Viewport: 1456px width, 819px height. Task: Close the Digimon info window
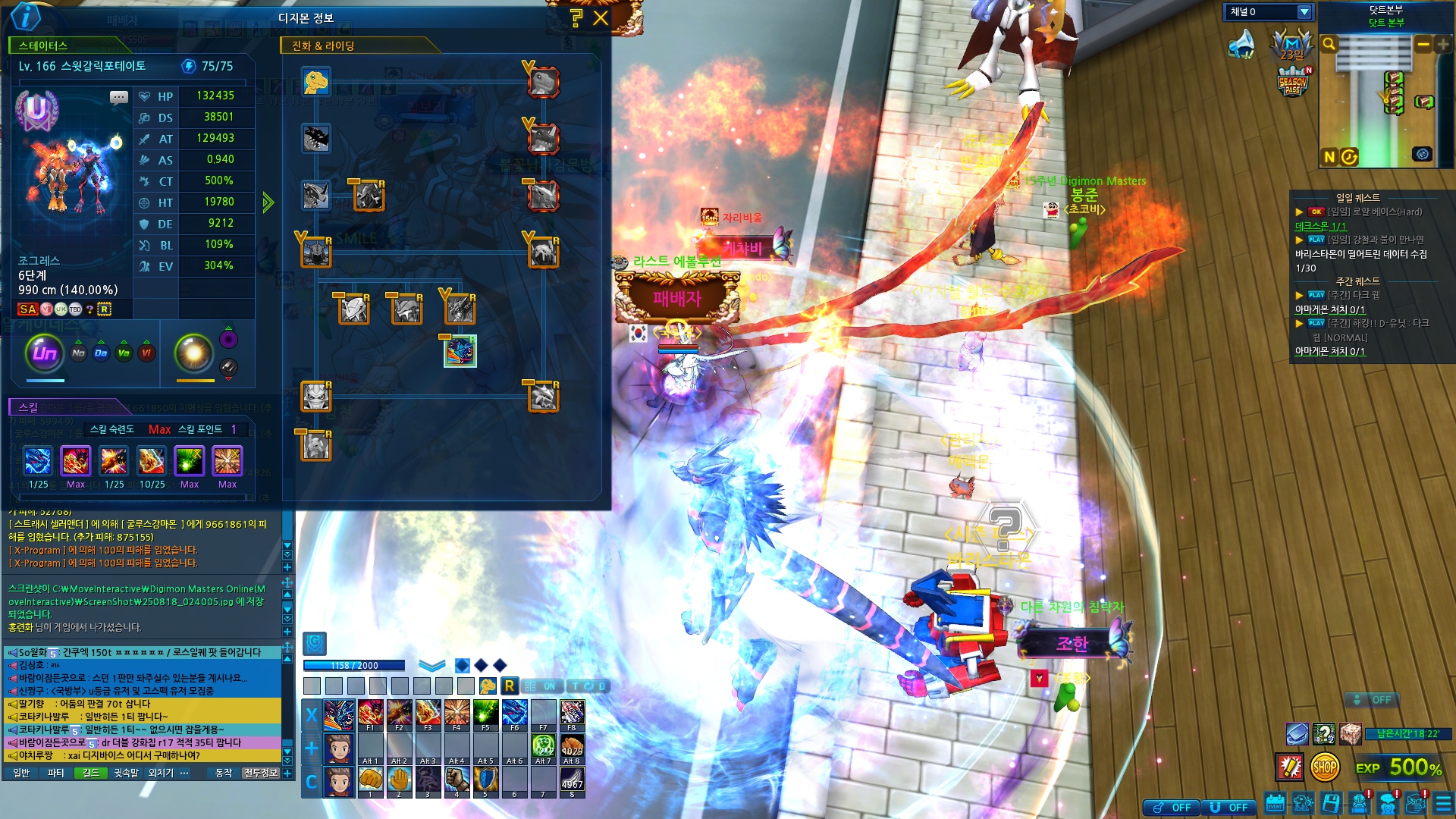(601, 18)
